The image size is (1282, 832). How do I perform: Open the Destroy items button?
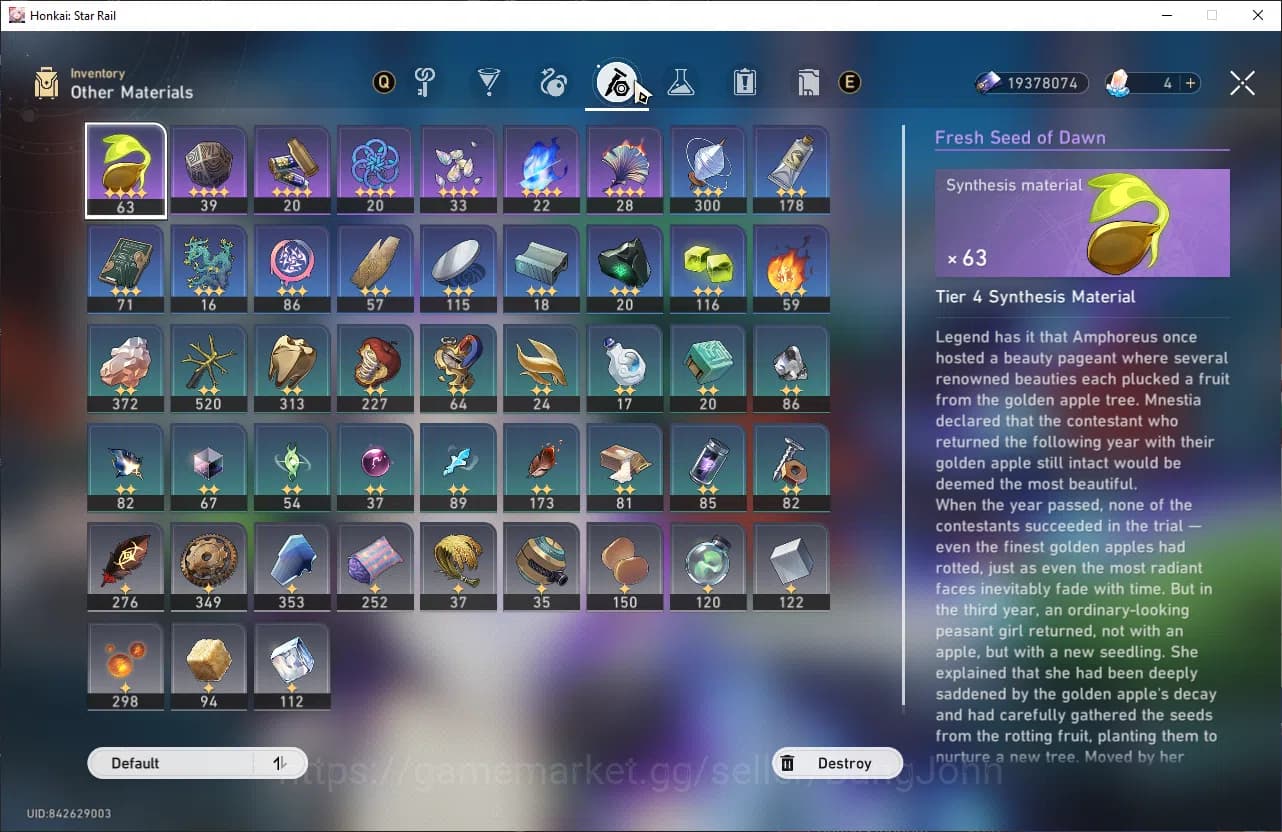tap(838, 763)
